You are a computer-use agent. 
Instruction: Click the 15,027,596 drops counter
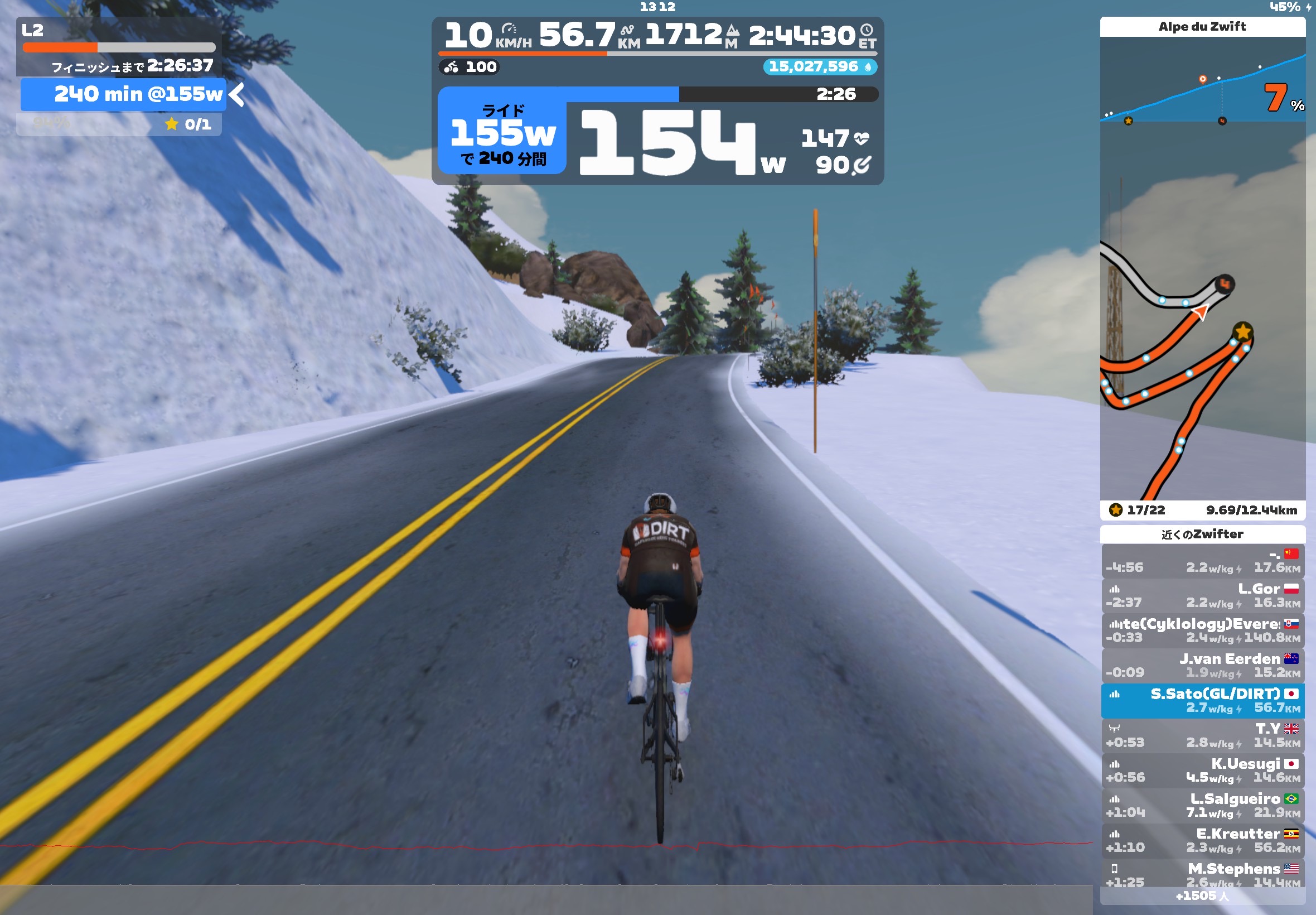point(819,67)
